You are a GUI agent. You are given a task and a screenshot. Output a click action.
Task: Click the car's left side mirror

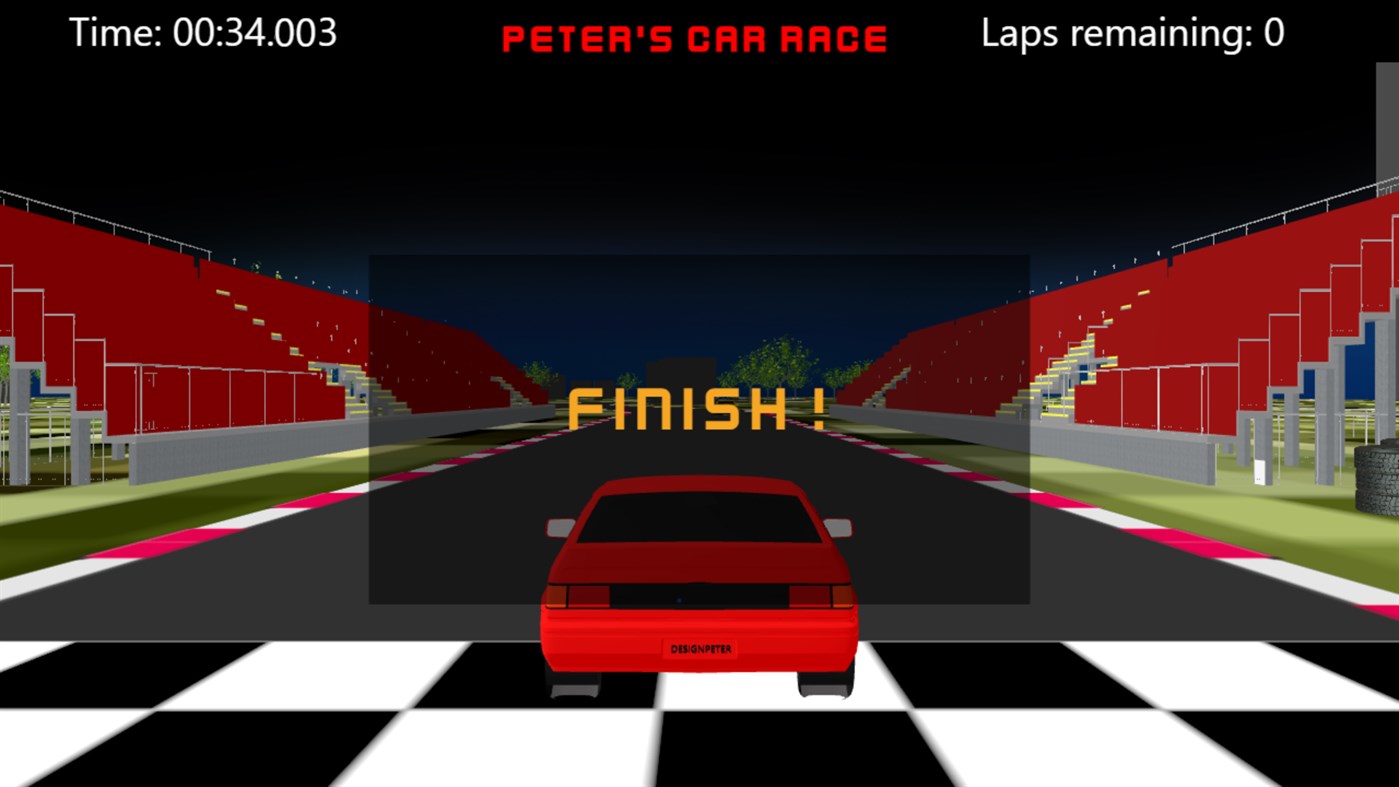[x=559, y=526]
